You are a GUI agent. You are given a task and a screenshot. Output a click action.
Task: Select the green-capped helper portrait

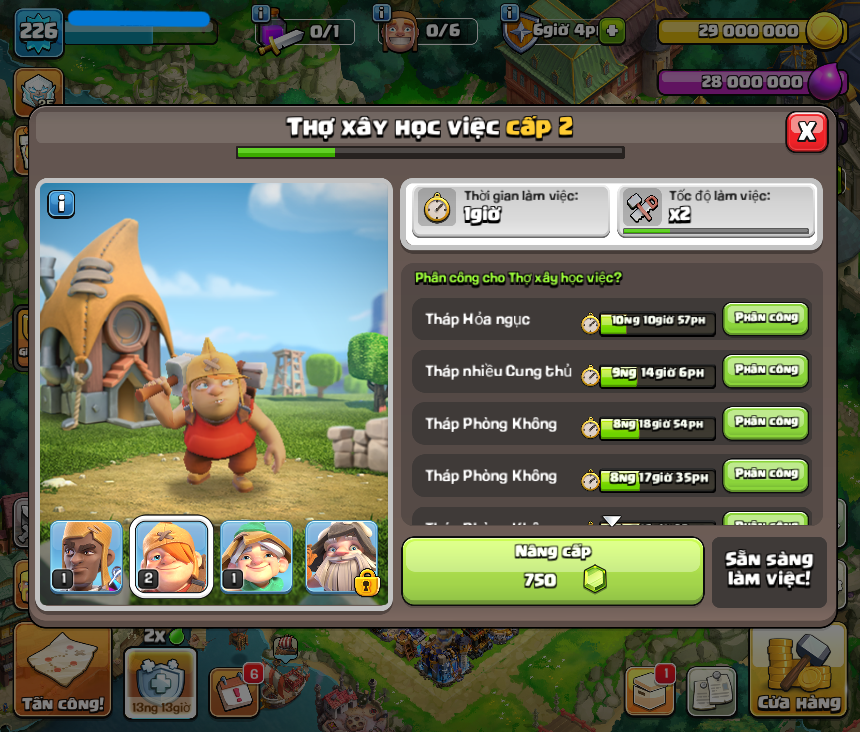(256, 557)
